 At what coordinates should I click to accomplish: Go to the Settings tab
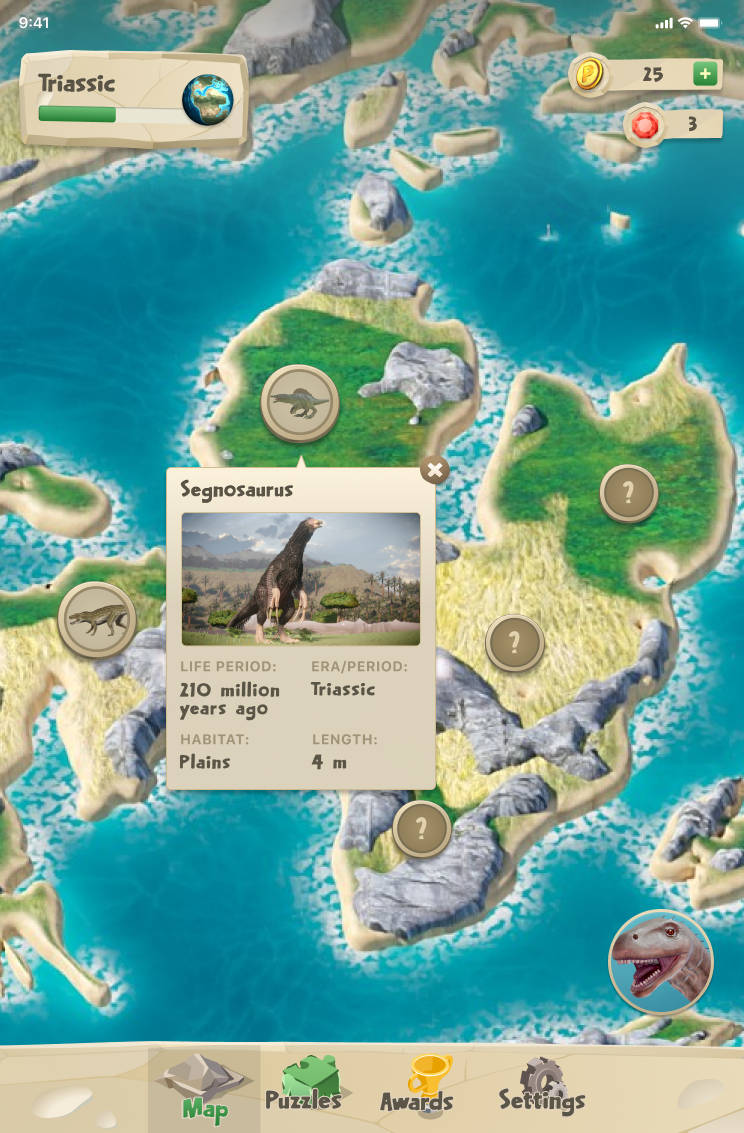tap(542, 1086)
